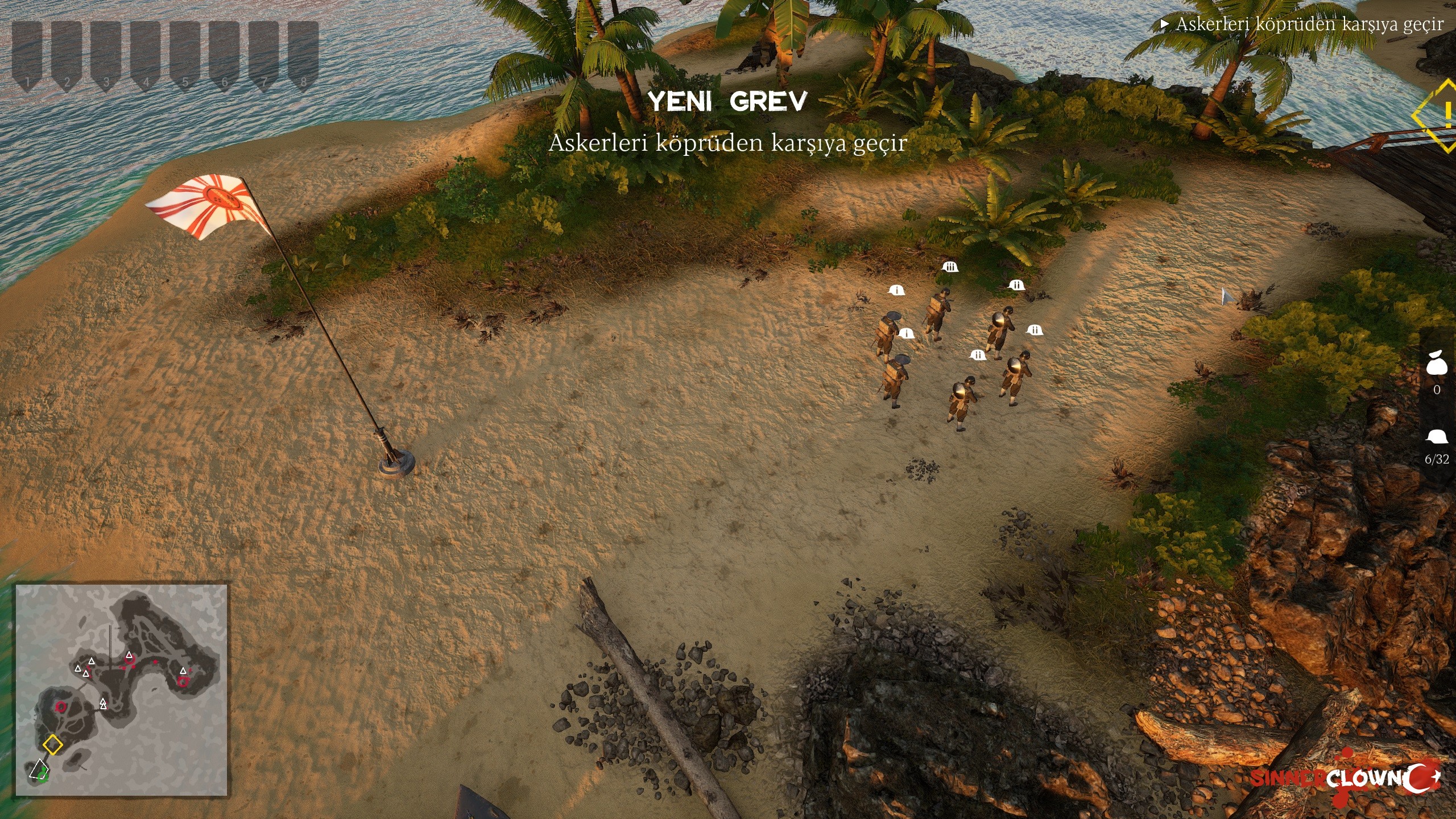Viewport: 1456px width, 819px height.
Task: Click the supply sack resource icon
Action: pos(1437,363)
